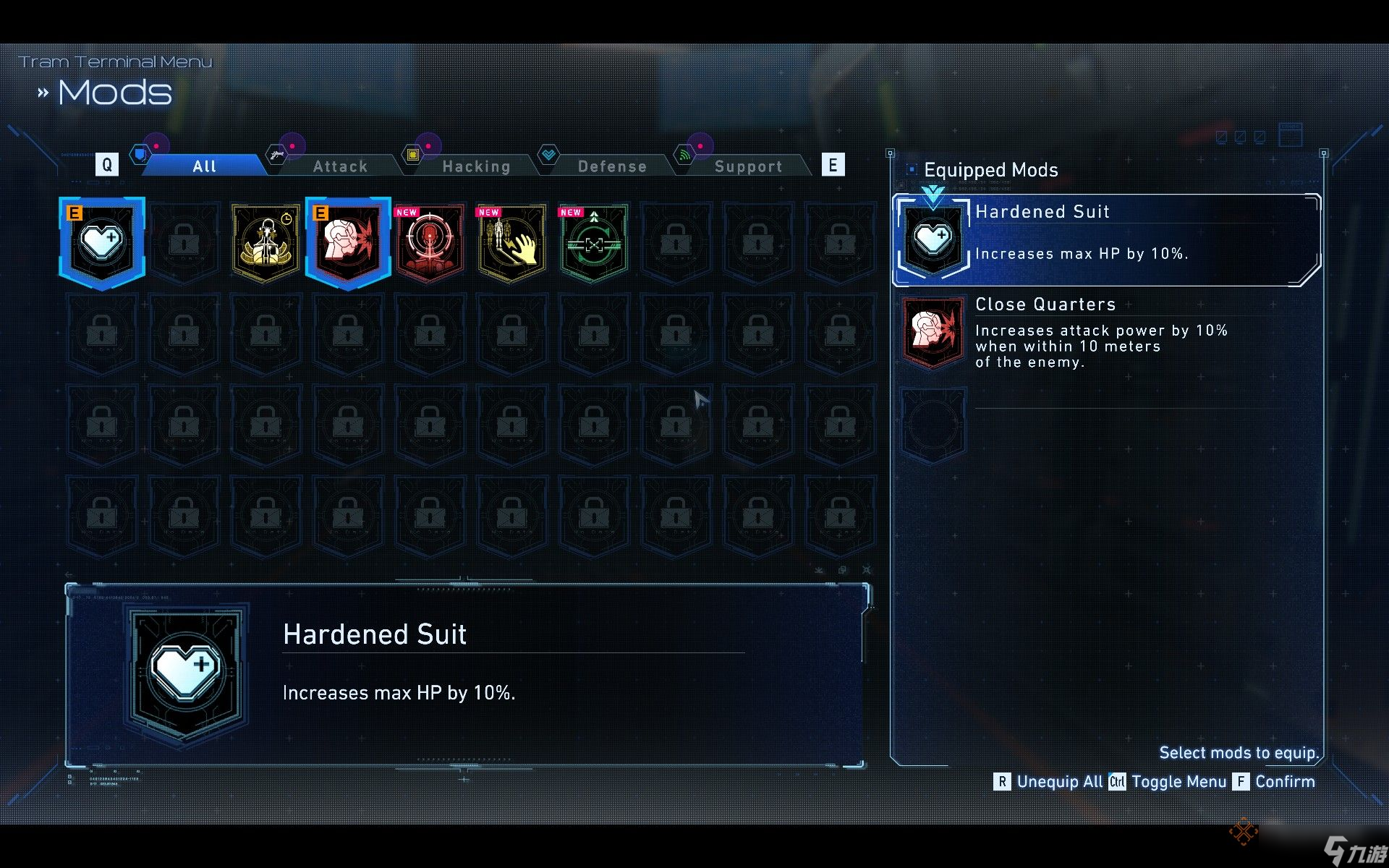The height and width of the screenshot is (868, 1389).
Task: Select the equipped Close Quarters mod in grid
Action: click(x=348, y=242)
